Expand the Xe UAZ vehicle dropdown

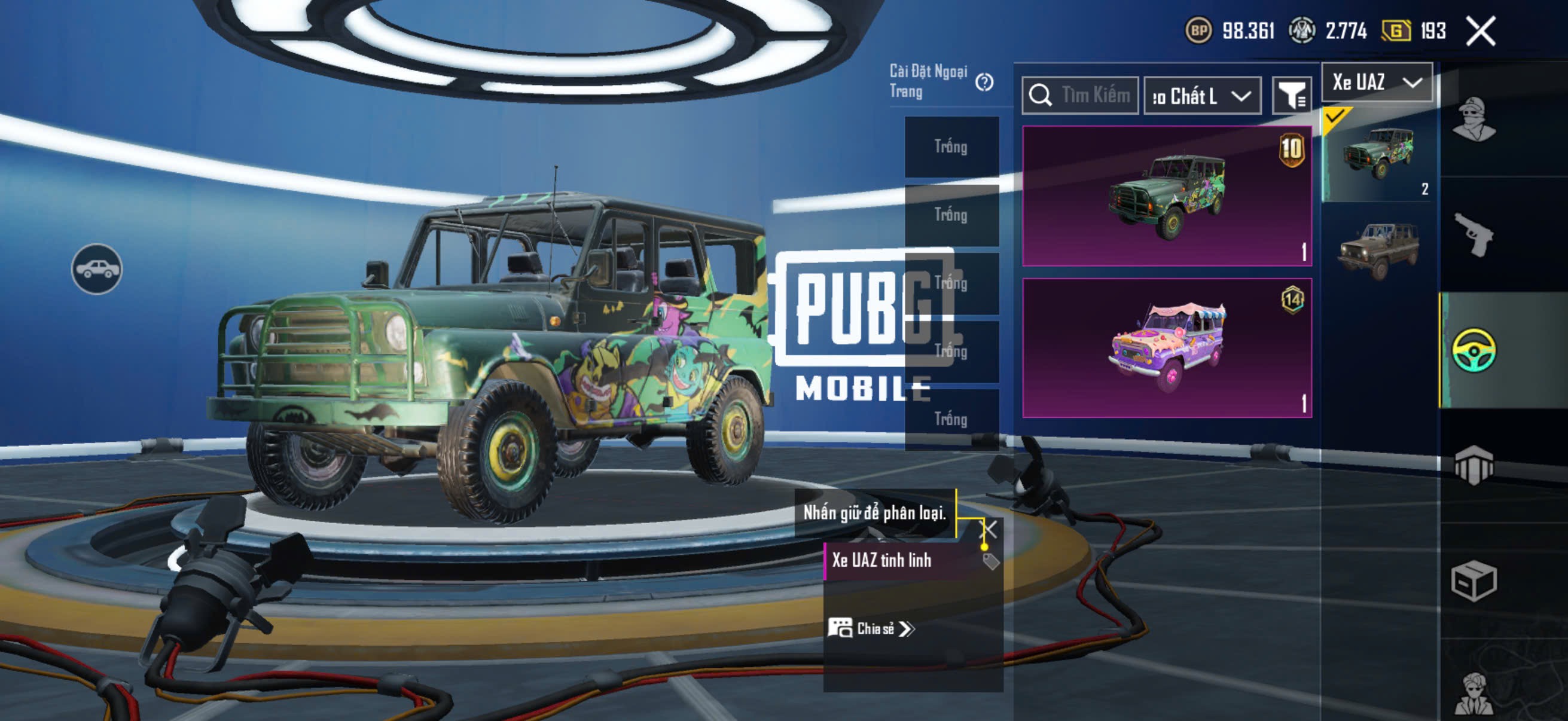pos(1376,82)
